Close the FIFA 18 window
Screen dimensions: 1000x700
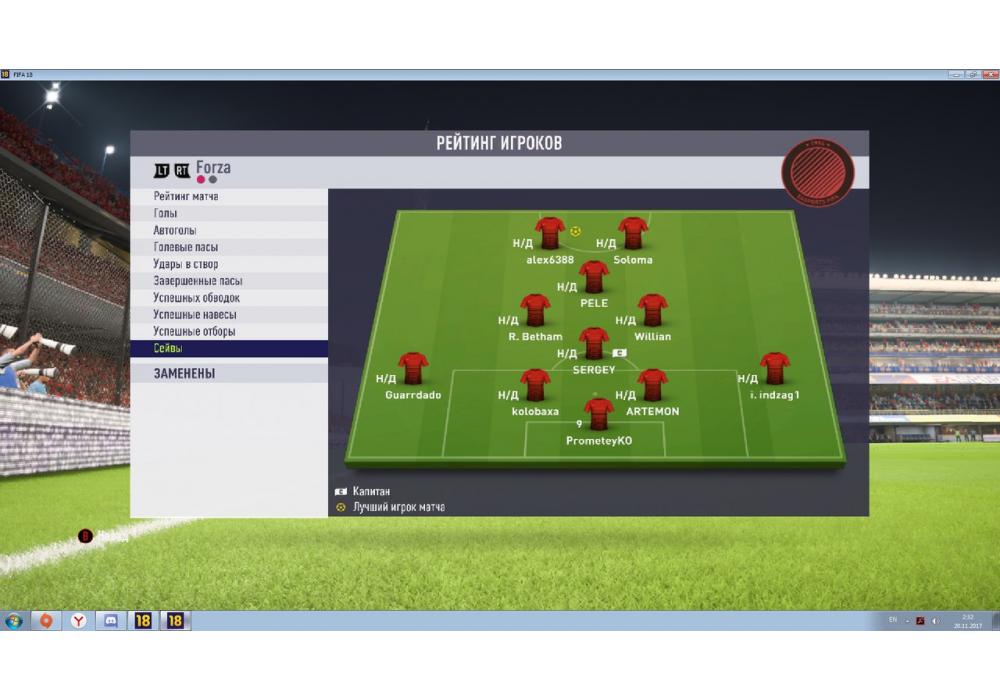click(x=989, y=74)
